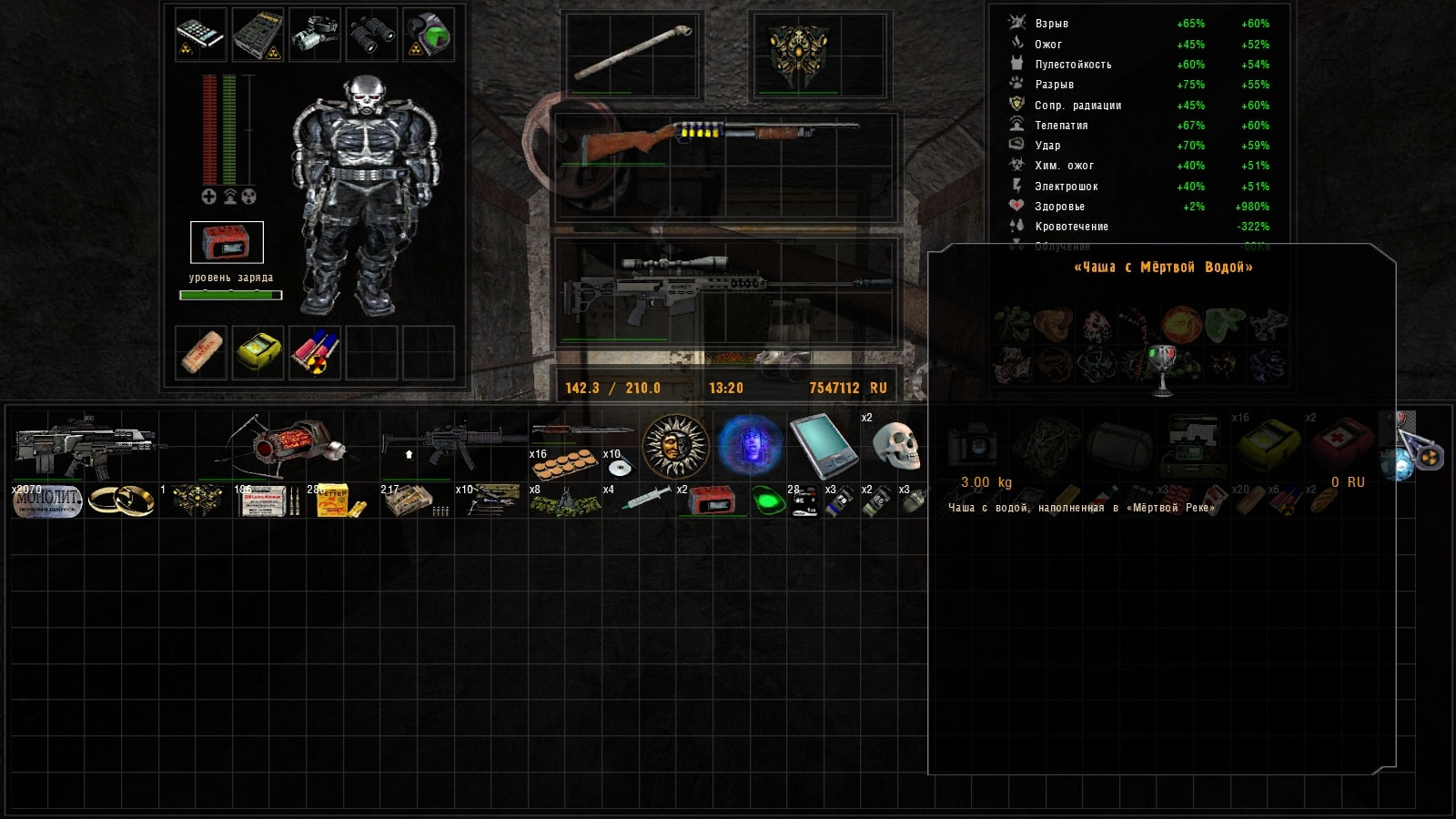Screen dimensions: 1456x819
Task: Choose the night vision goggles slot
Action: pos(315,35)
